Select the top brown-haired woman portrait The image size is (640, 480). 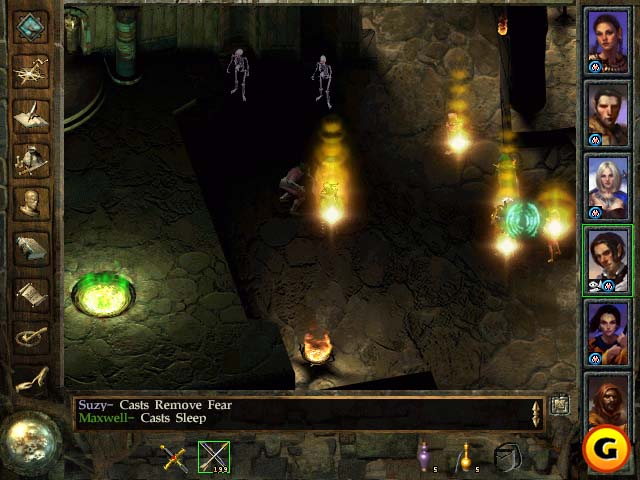tap(608, 41)
